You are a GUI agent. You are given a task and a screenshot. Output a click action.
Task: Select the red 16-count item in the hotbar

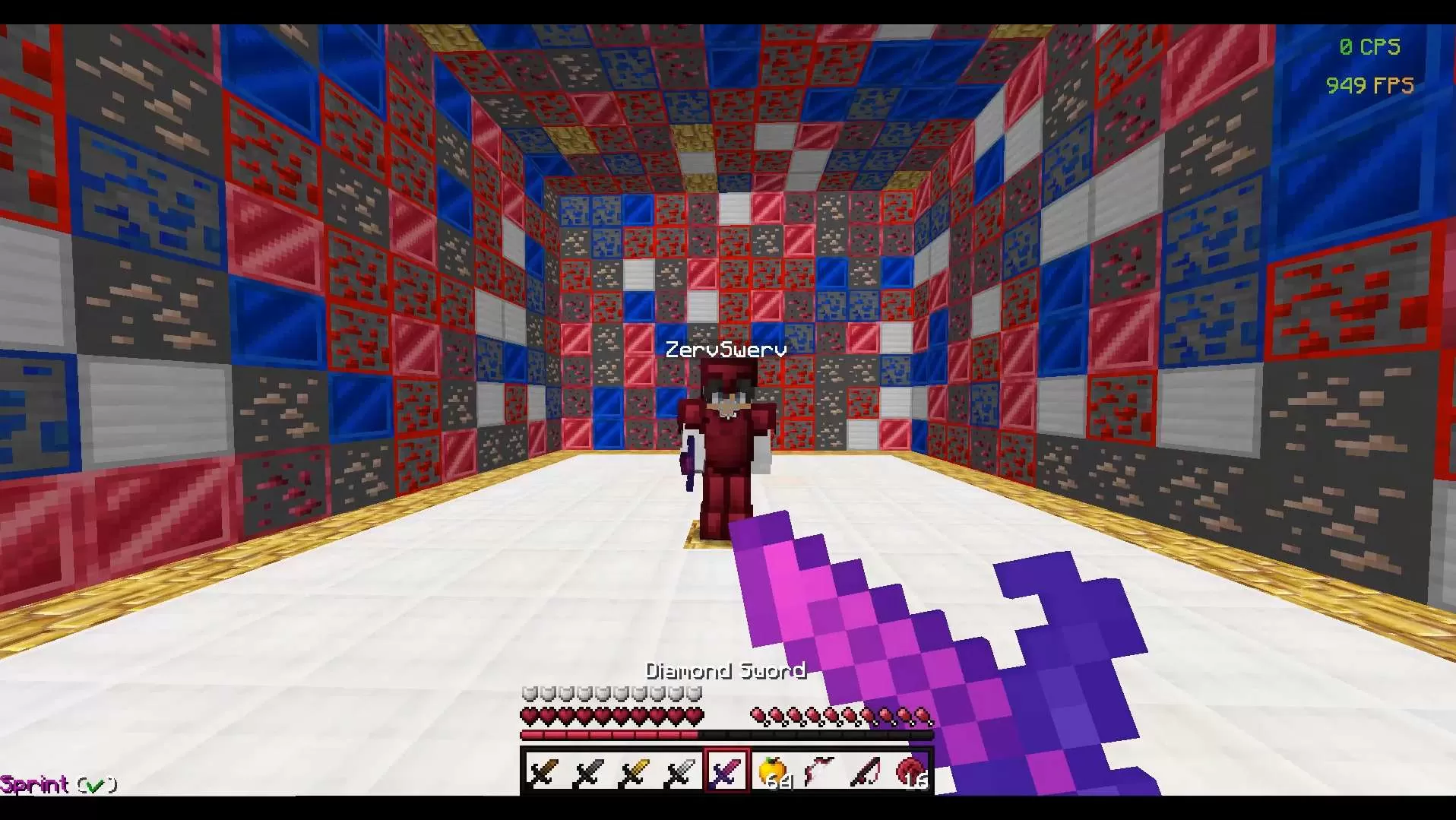pyautogui.click(x=909, y=771)
